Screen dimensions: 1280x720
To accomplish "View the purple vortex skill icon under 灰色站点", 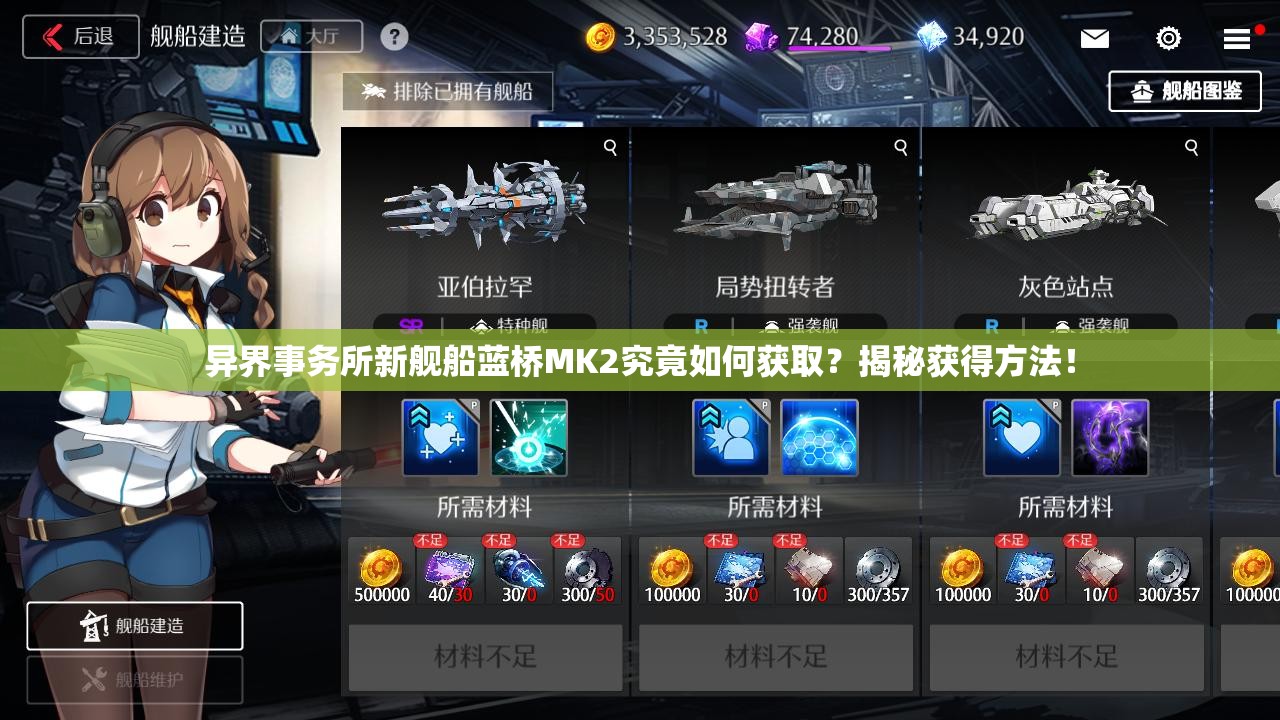I will (x=1110, y=438).
